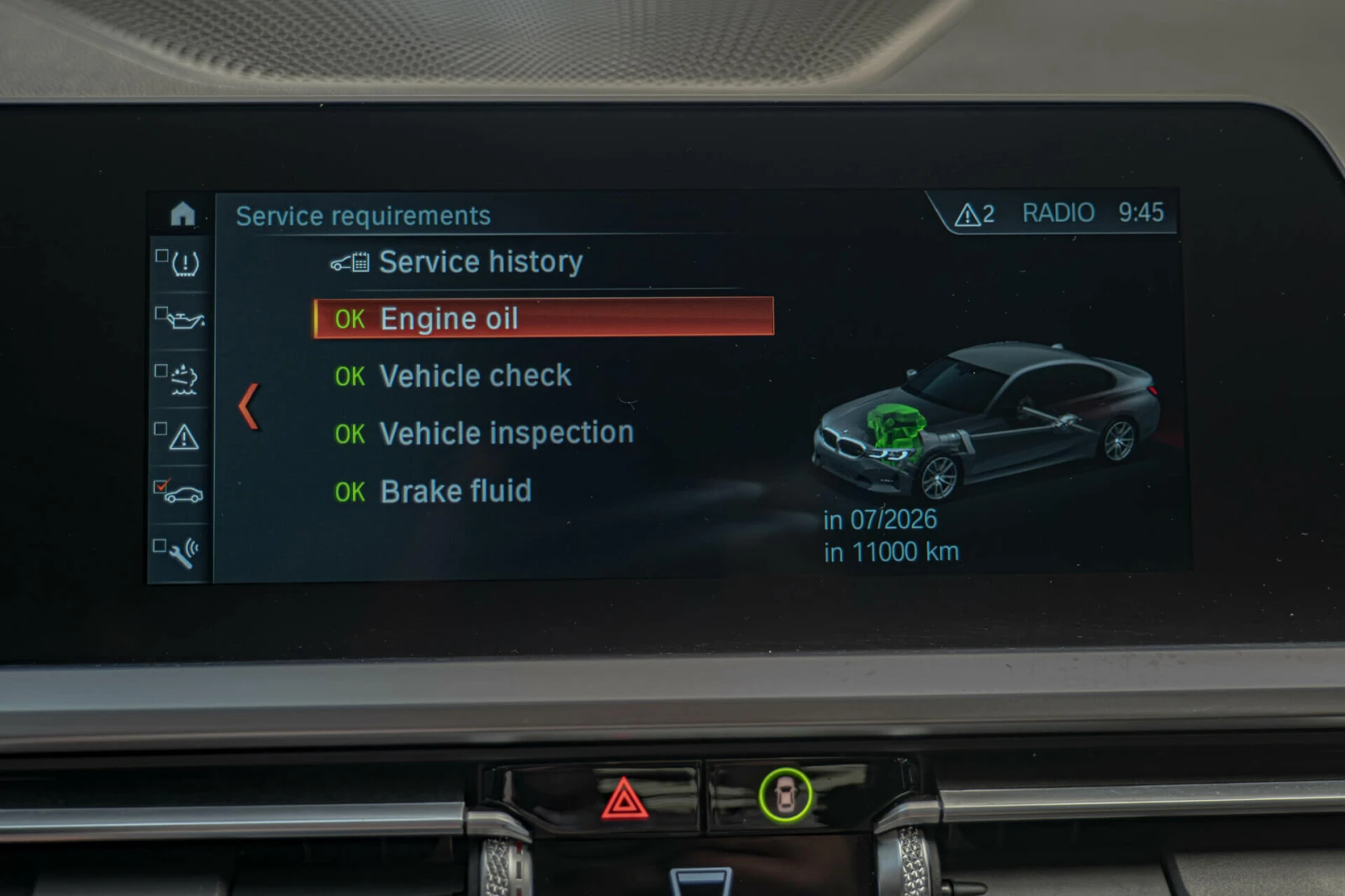Screen dimensions: 1345x896
Task: Go to the home screen icon
Action: pos(182,214)
